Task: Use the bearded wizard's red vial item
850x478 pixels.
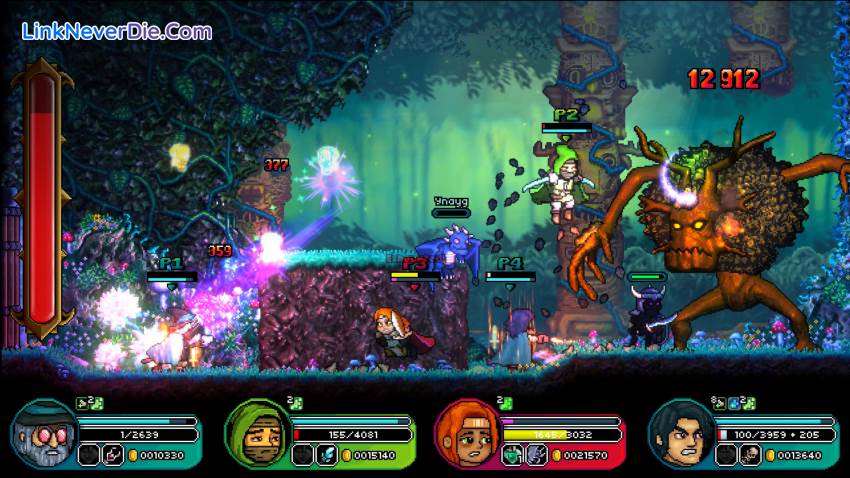Action: pos(114,455)
